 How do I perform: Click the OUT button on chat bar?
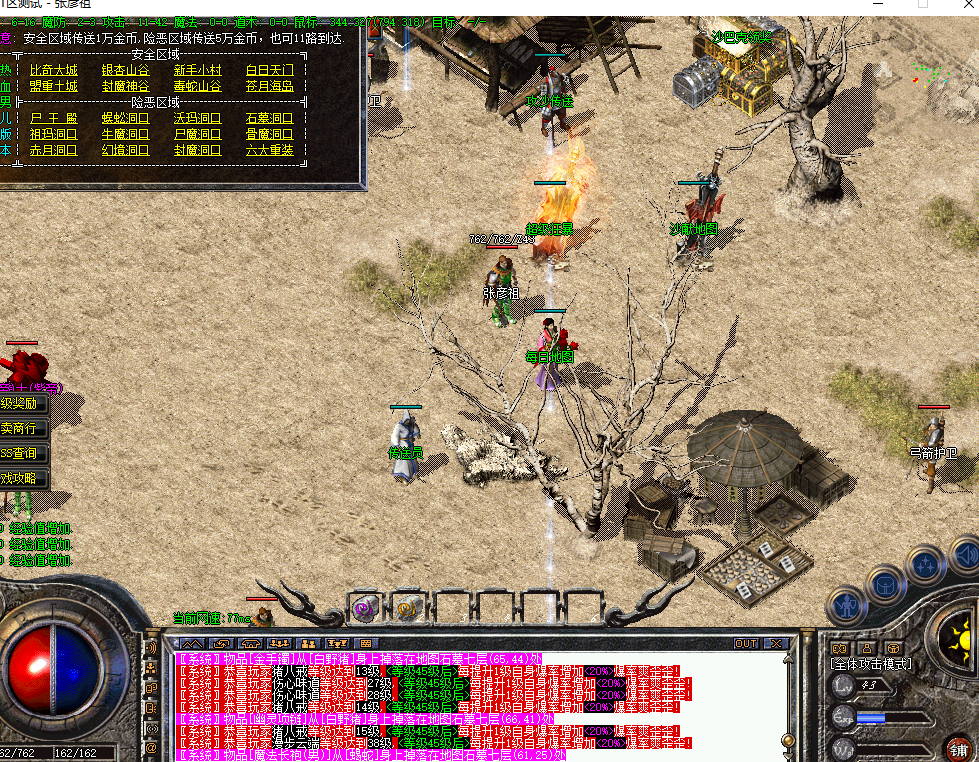point(746,643)
